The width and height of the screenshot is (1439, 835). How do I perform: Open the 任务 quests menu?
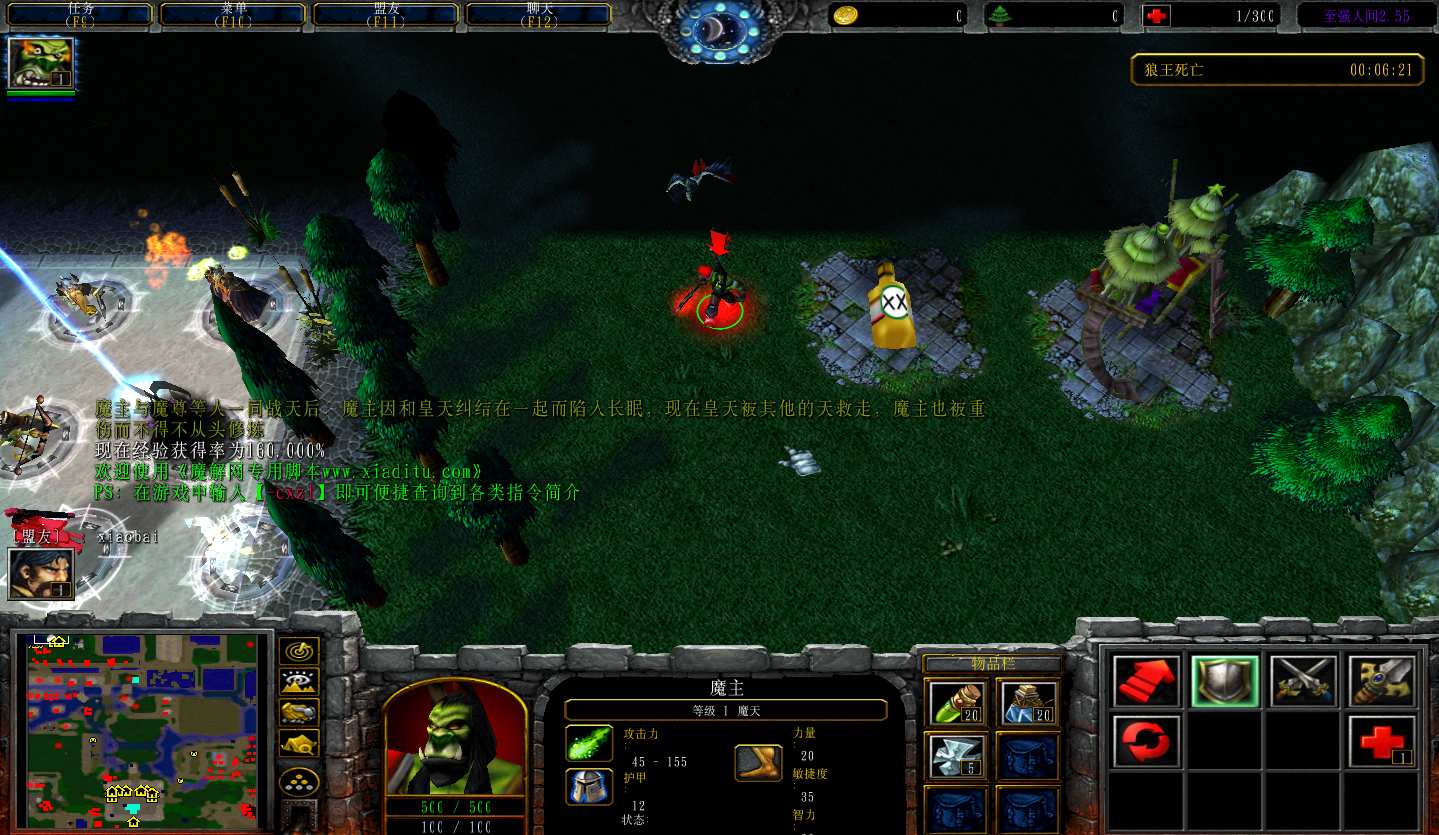click(80, 14)
